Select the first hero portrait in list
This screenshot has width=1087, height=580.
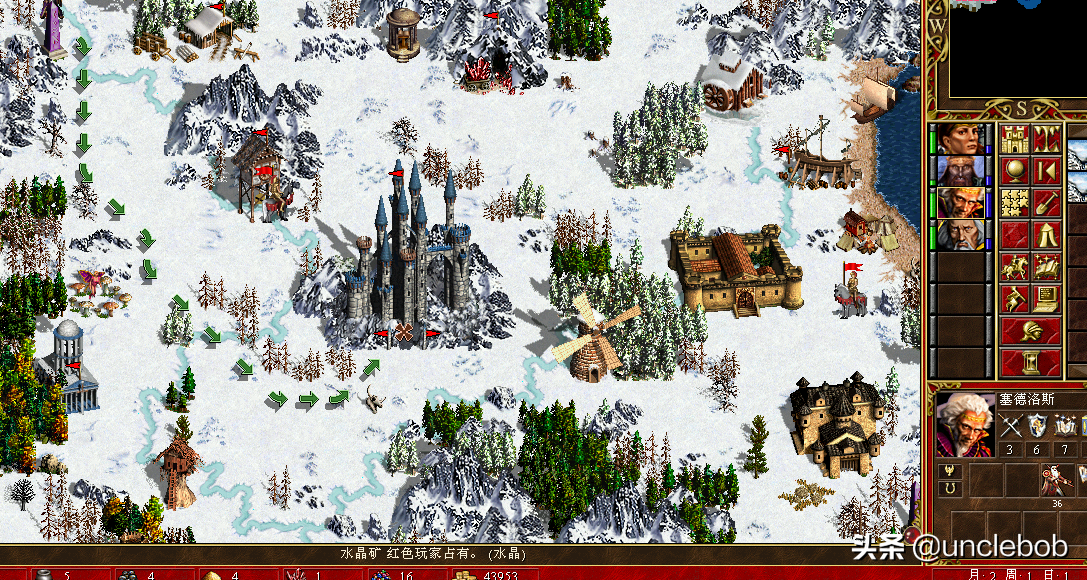(x=959, y=138)
